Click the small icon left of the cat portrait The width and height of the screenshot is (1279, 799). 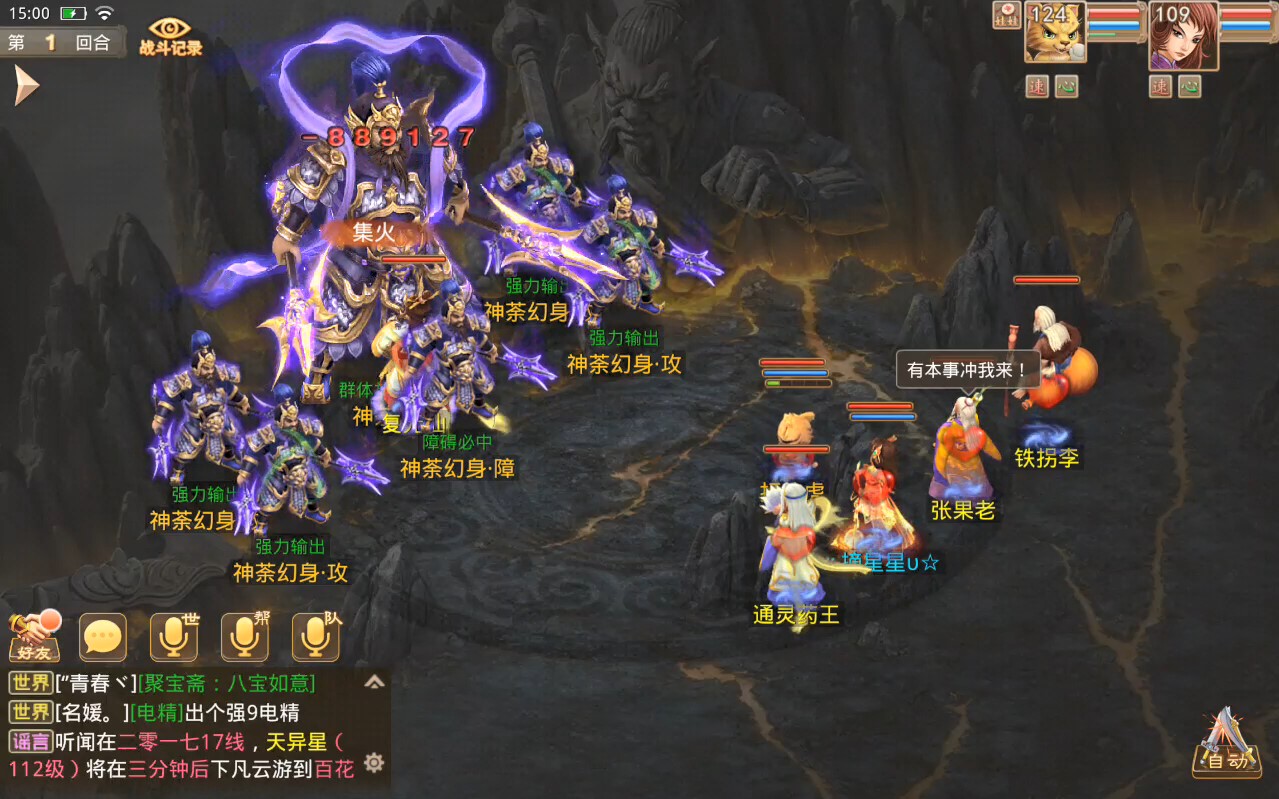pyautogui.click(x=1006, y=15)
